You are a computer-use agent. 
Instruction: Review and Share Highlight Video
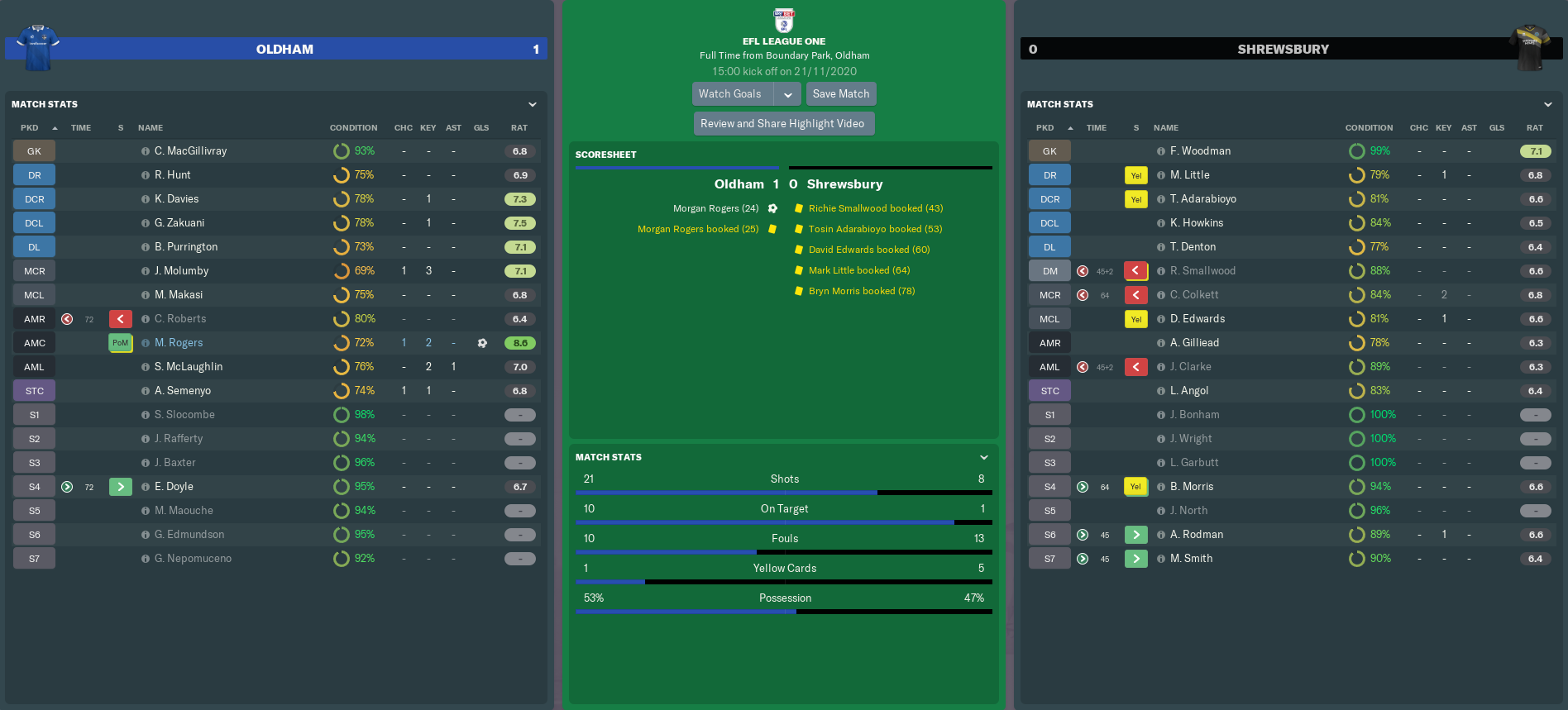[782, 124]
